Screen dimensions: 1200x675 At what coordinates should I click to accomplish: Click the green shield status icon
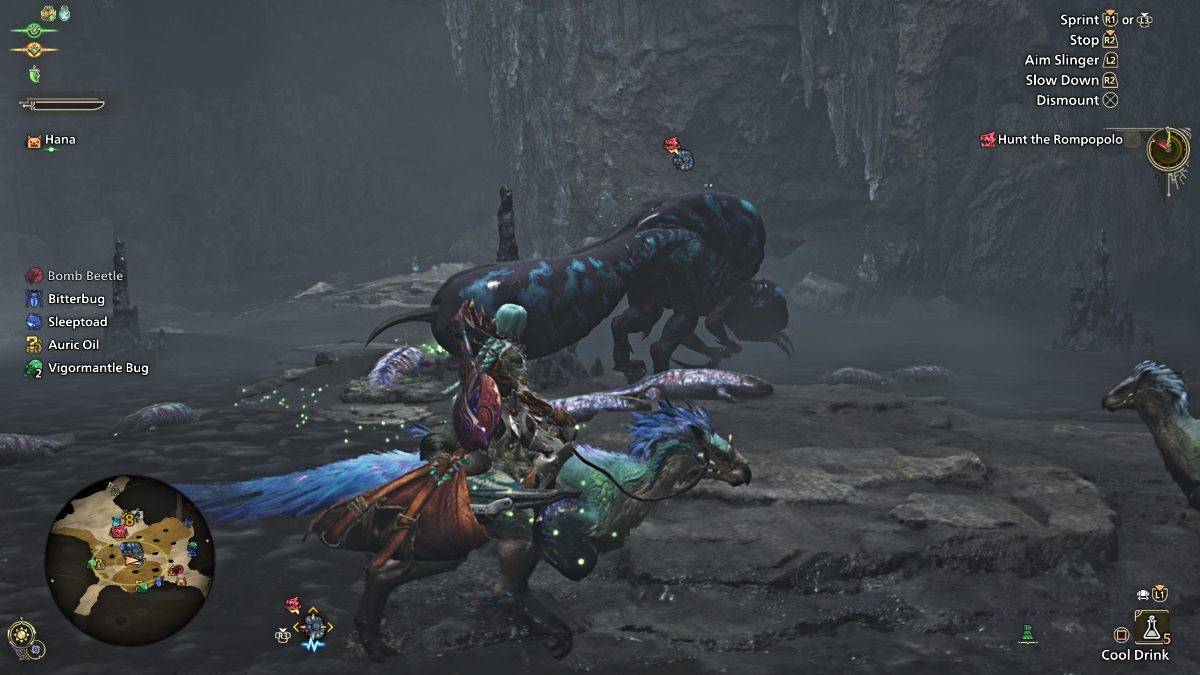[x=34, y=75]
